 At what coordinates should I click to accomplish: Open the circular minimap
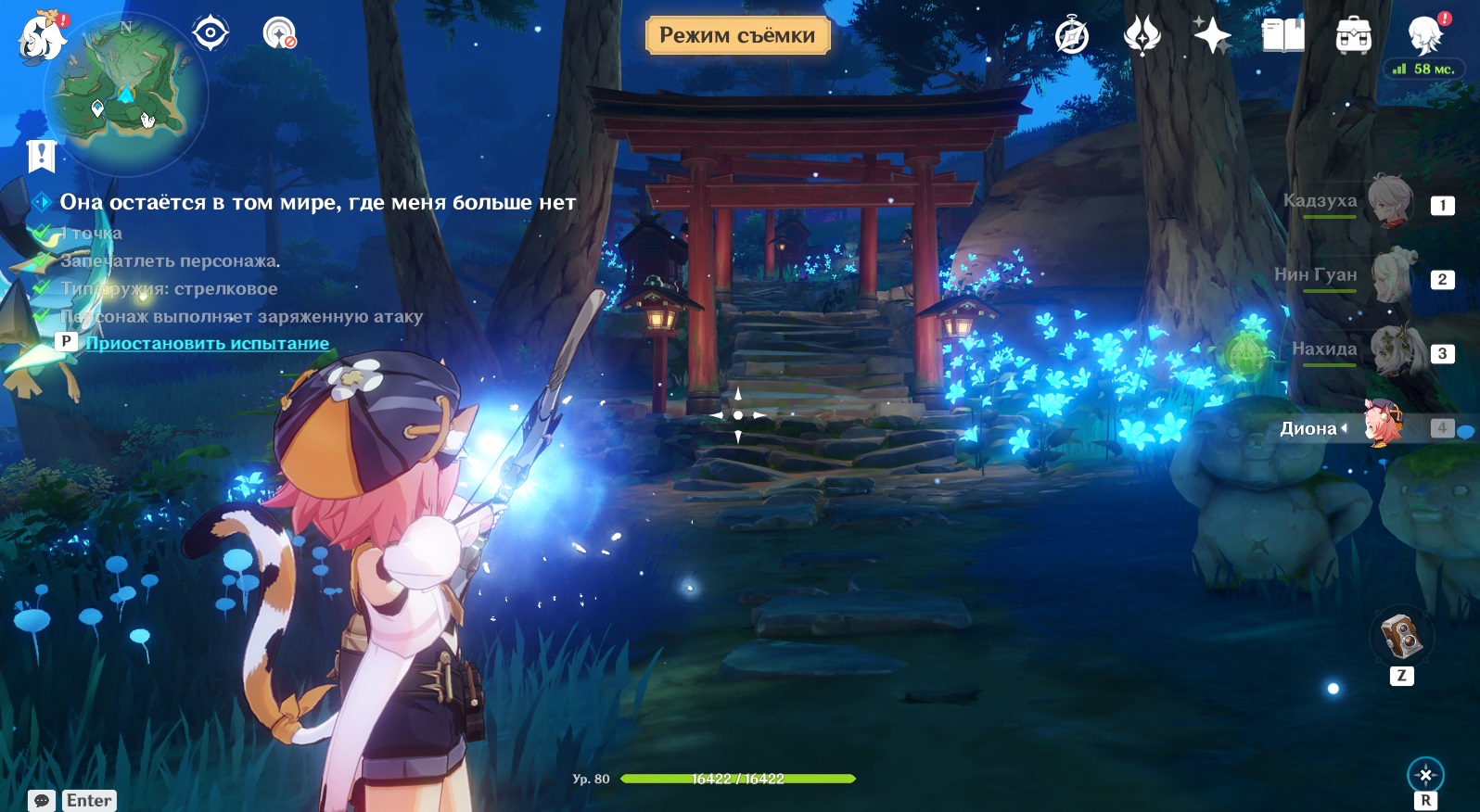coord(127,92)
